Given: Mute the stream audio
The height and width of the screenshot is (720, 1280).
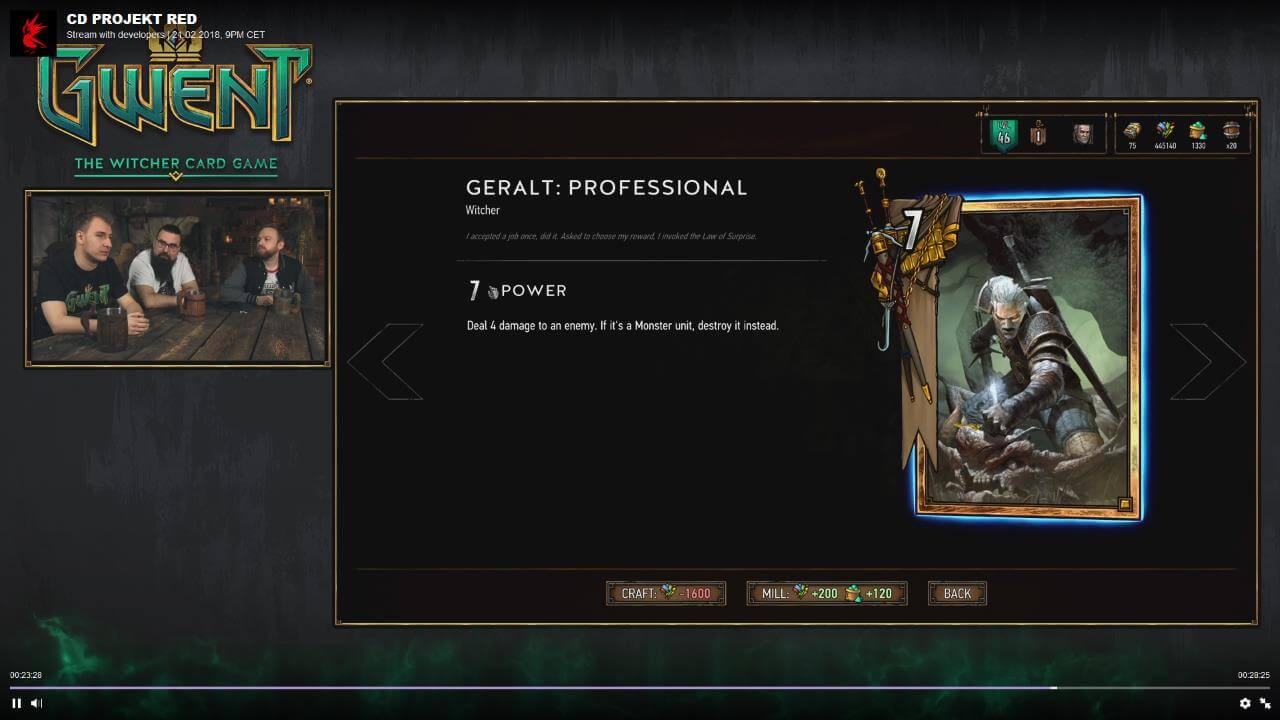Looking at the screenshot, I should [x=36, y=704].
